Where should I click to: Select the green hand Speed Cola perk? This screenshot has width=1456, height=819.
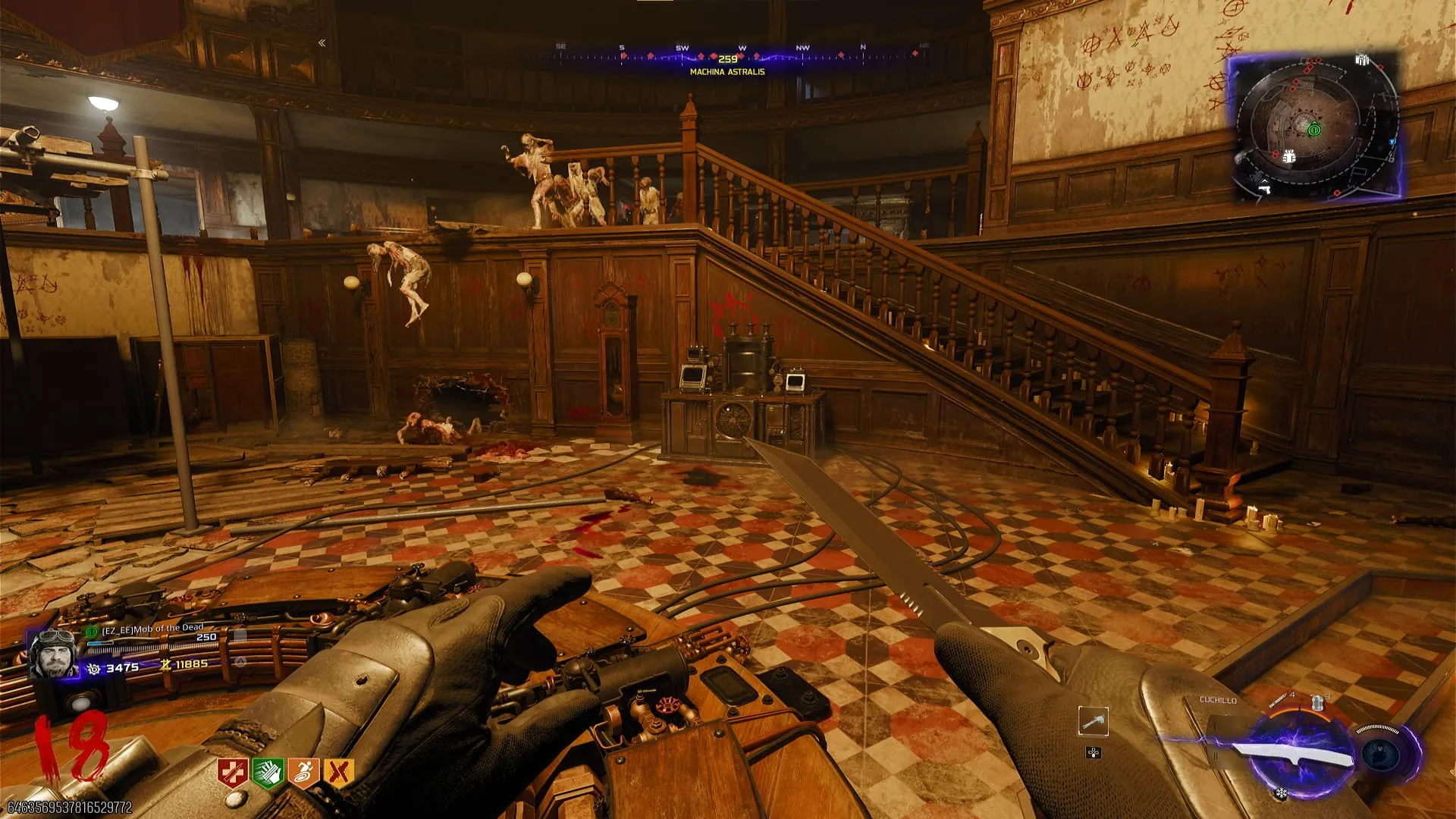(x=267, y=773)
